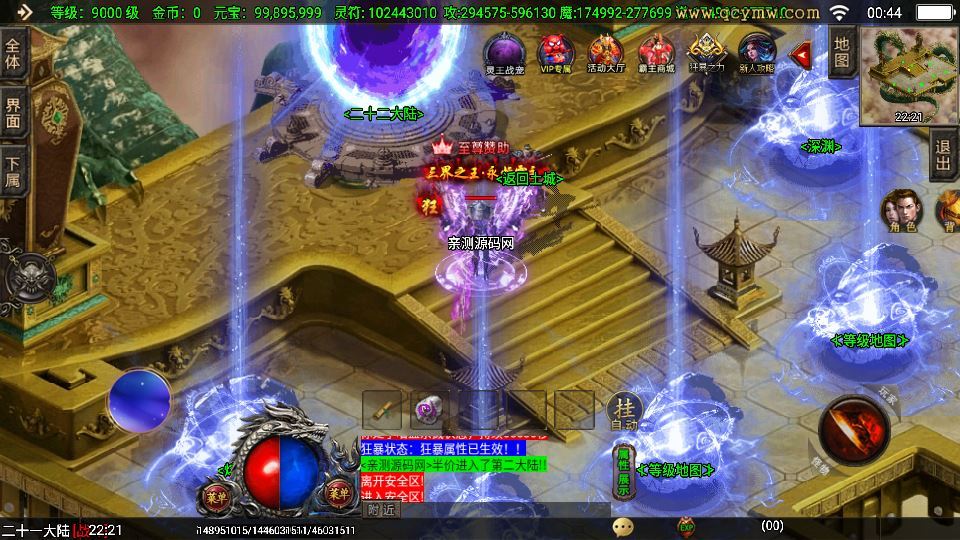
Task: Open the 狂暴之力 feature
Action: (x=706, y=52)
